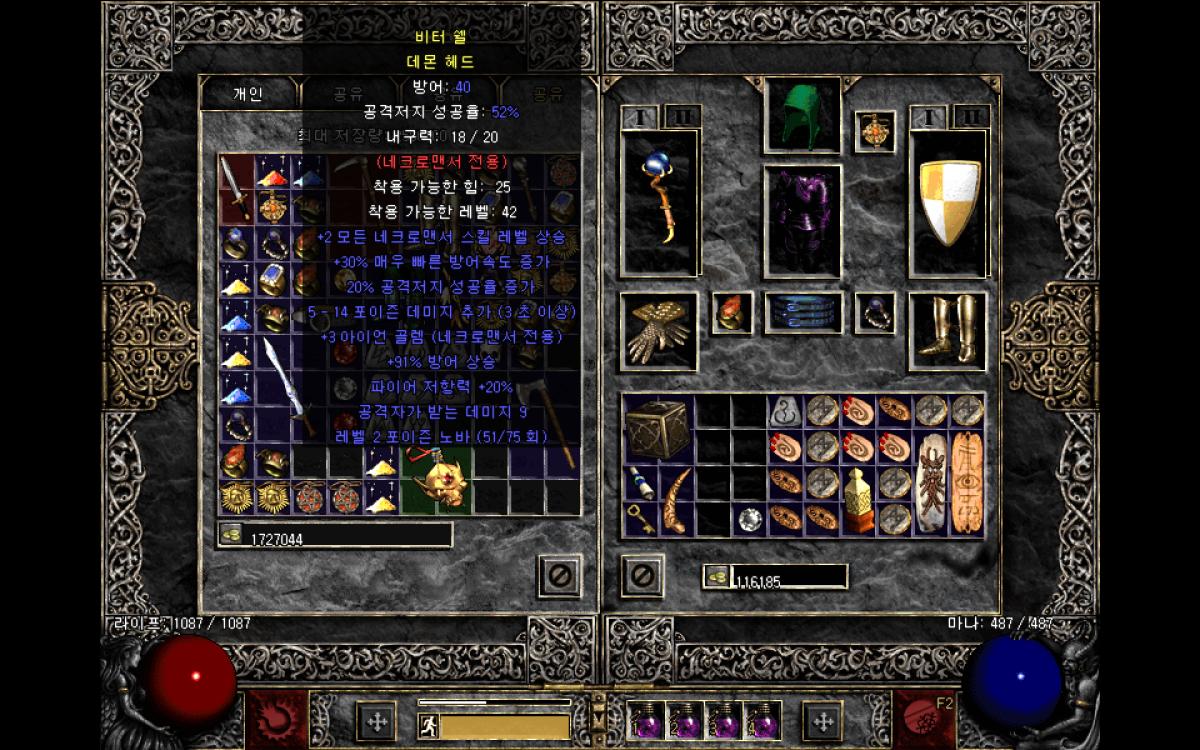This screenshot has width=1200, height=750.
Task: Click the inventory gold drop button
Action: point(715,576)
